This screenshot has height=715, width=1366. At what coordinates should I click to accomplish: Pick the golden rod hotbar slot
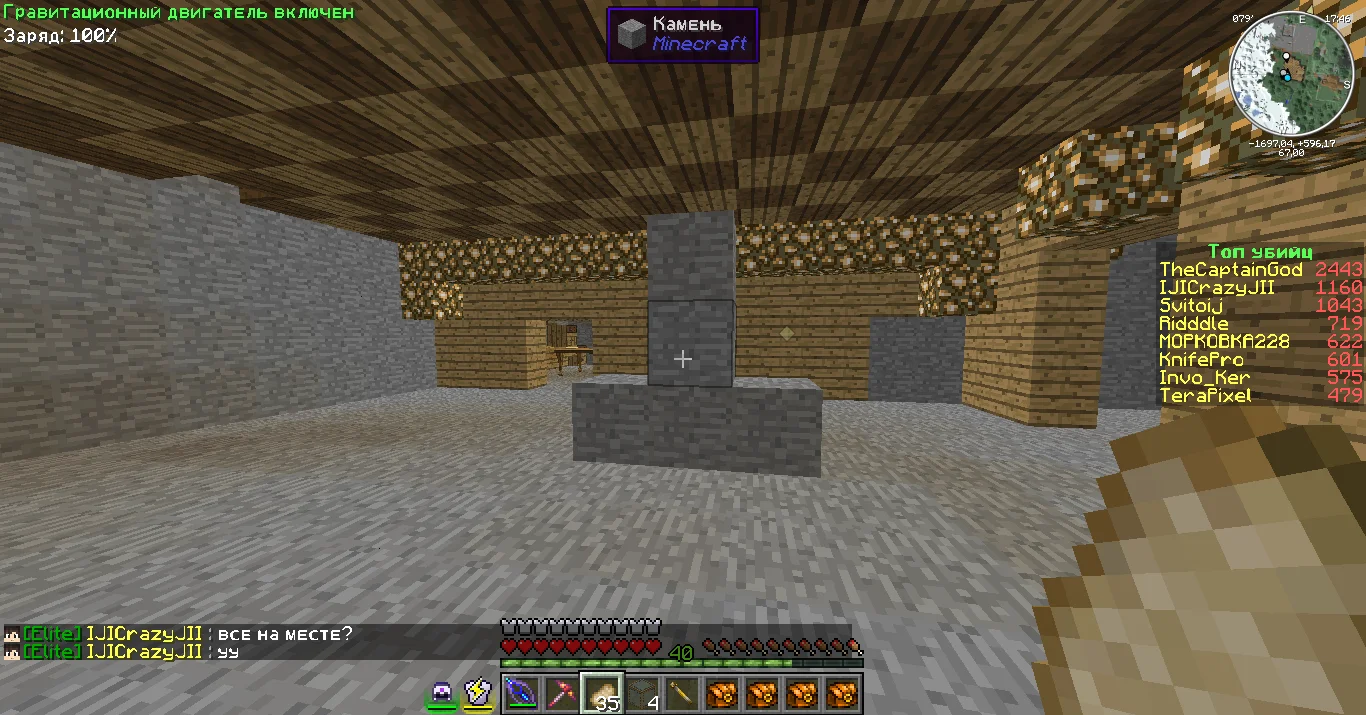tap(683, 693)
